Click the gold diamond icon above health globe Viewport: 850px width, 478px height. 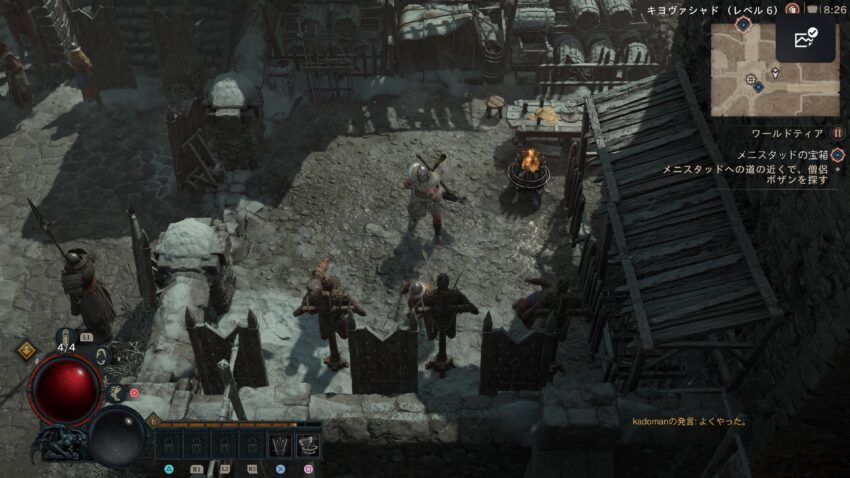27,351
